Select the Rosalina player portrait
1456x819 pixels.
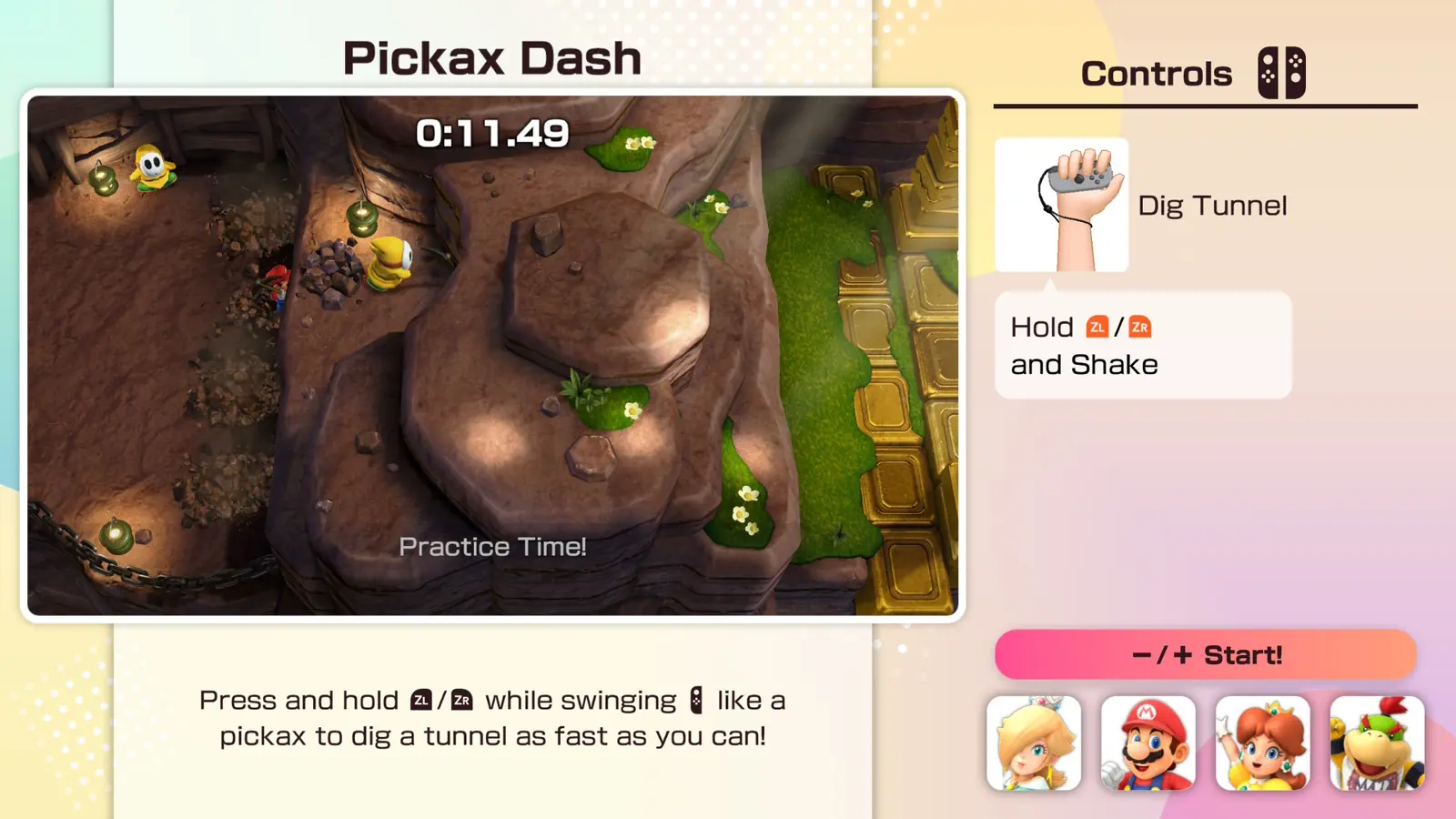(1034, 743)
